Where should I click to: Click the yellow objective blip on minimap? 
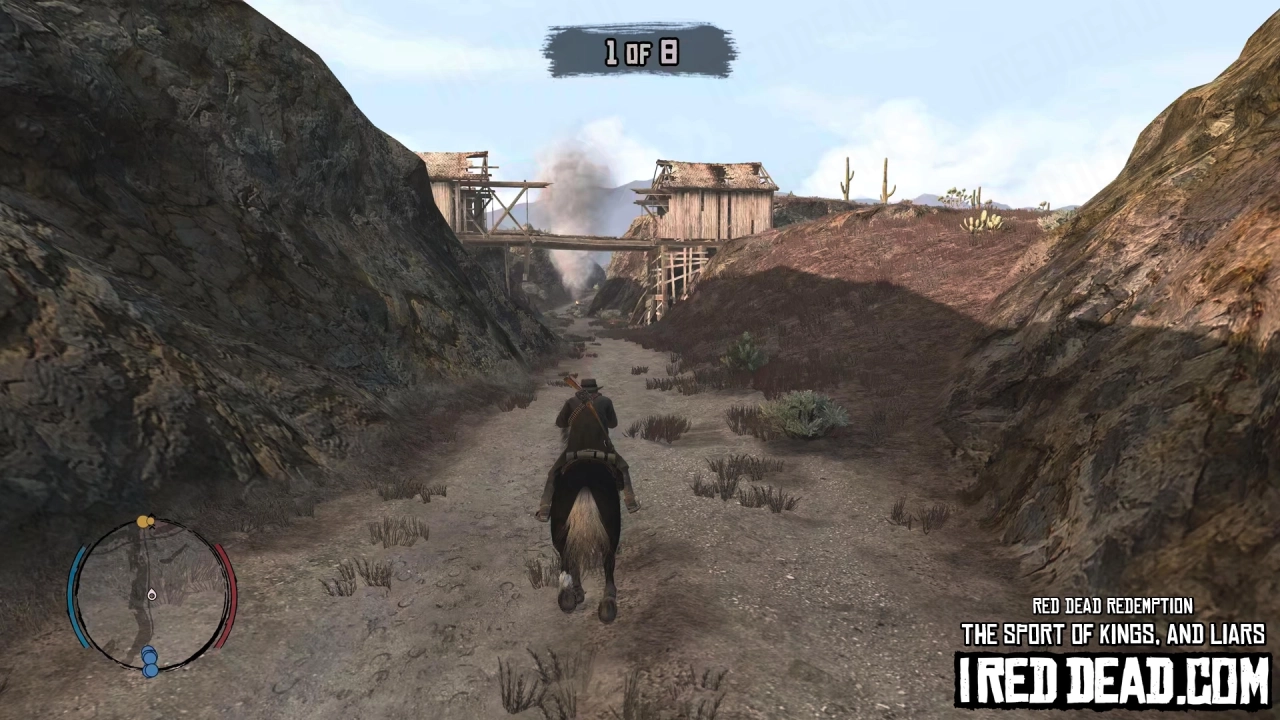[142, 522]
